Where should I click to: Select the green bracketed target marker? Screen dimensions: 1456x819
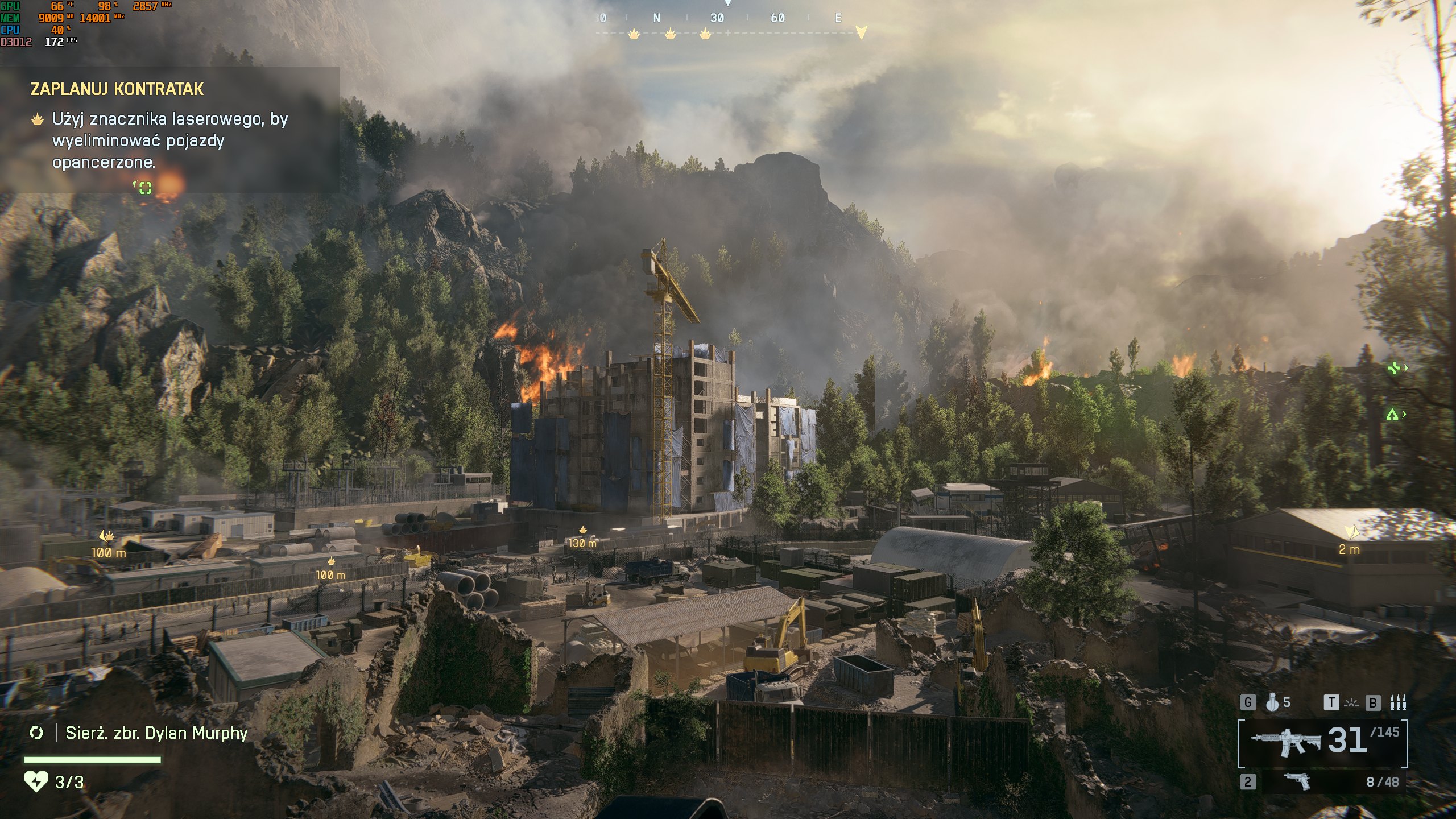pos(145,188)
